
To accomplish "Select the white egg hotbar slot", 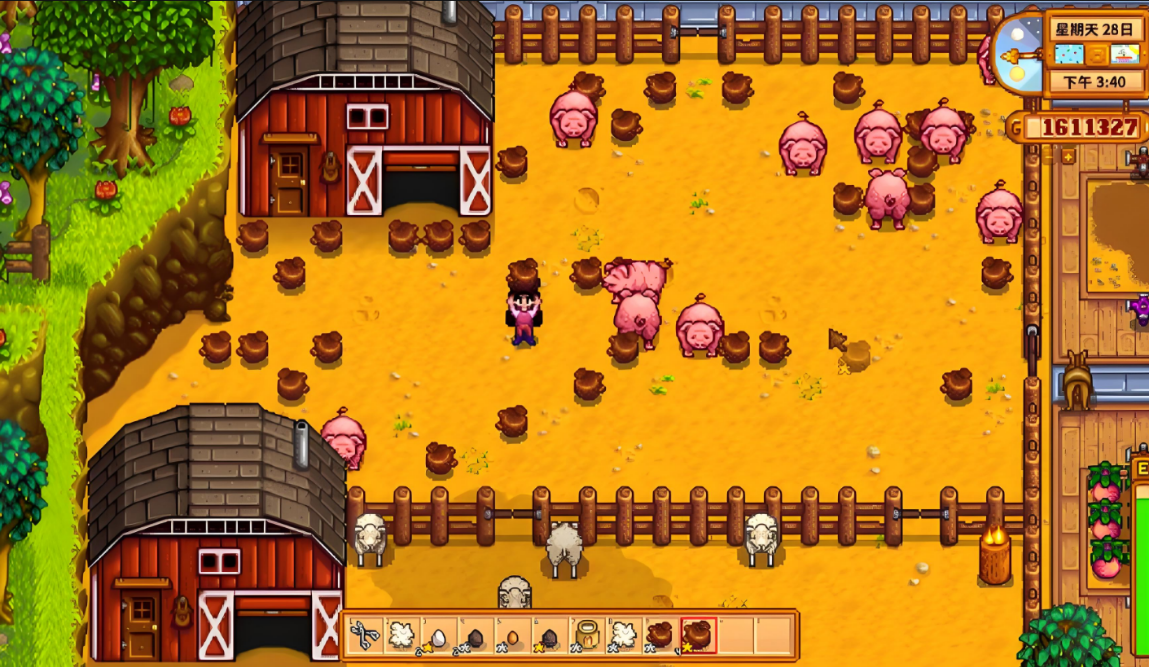I will point(438,635).
